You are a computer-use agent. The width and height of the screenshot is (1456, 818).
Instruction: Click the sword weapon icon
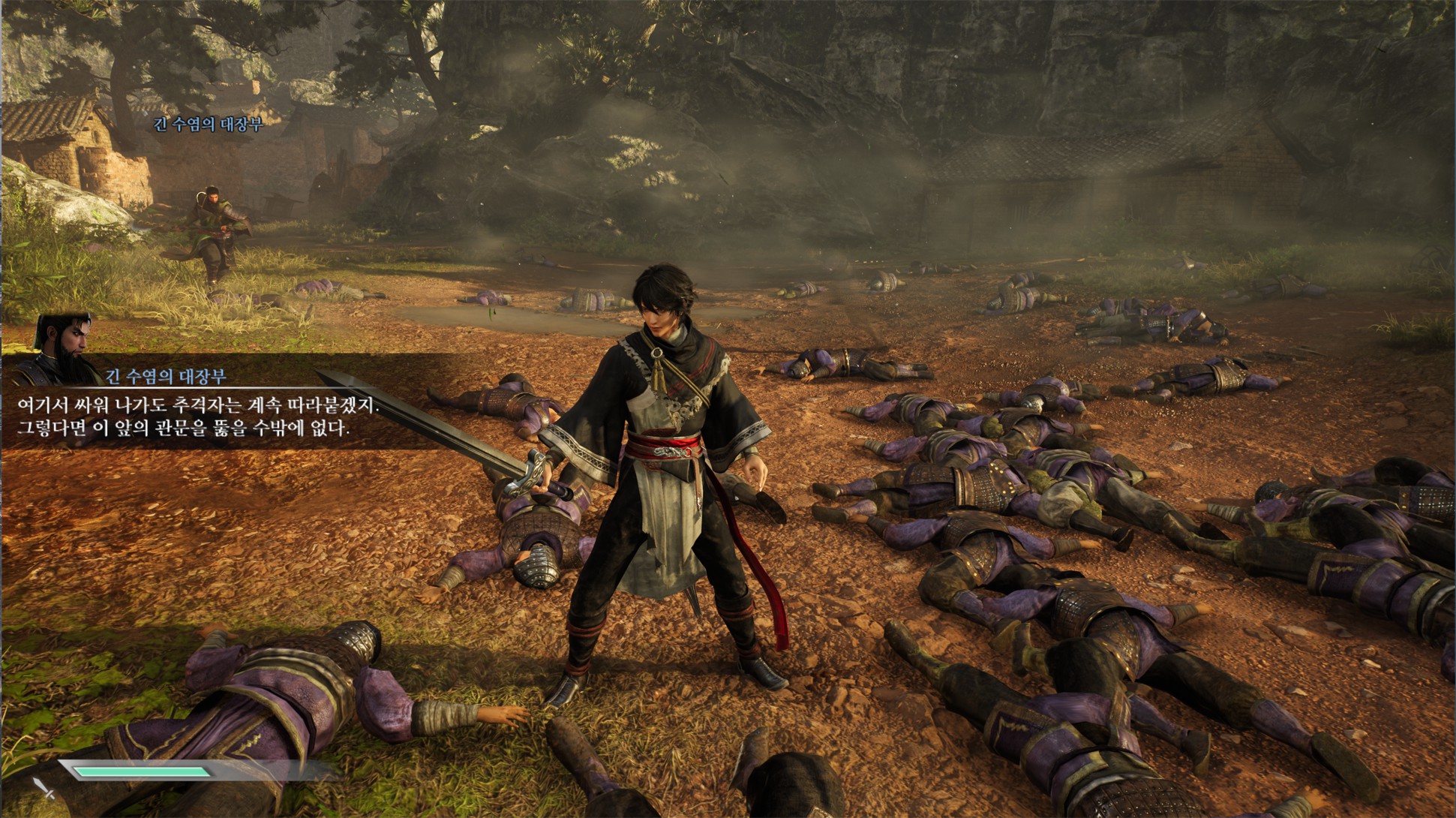point(44,789)
